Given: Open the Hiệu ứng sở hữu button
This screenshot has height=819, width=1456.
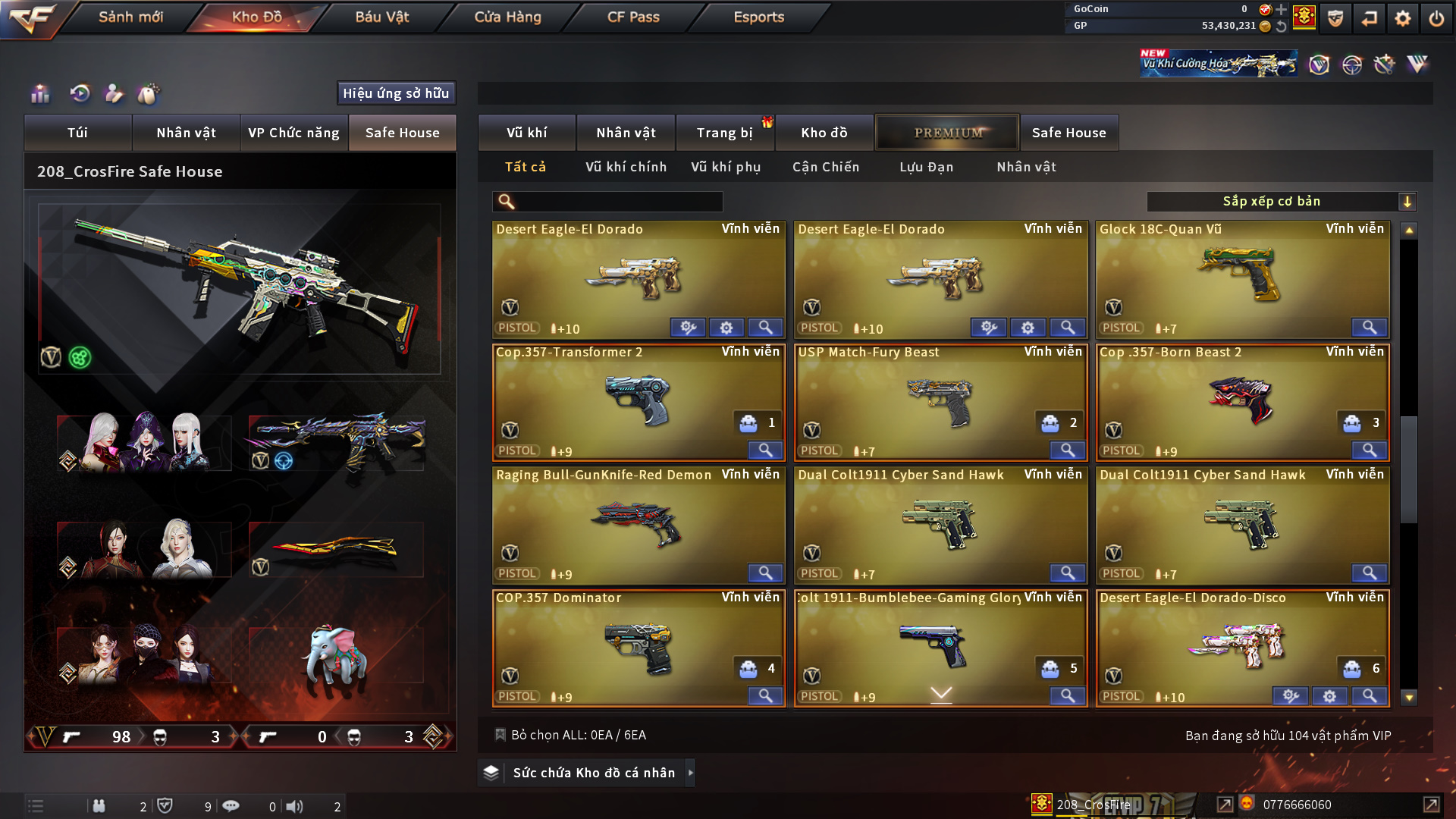Looking at the screenshot, I should pyautogui.click(x=396, y=93).
